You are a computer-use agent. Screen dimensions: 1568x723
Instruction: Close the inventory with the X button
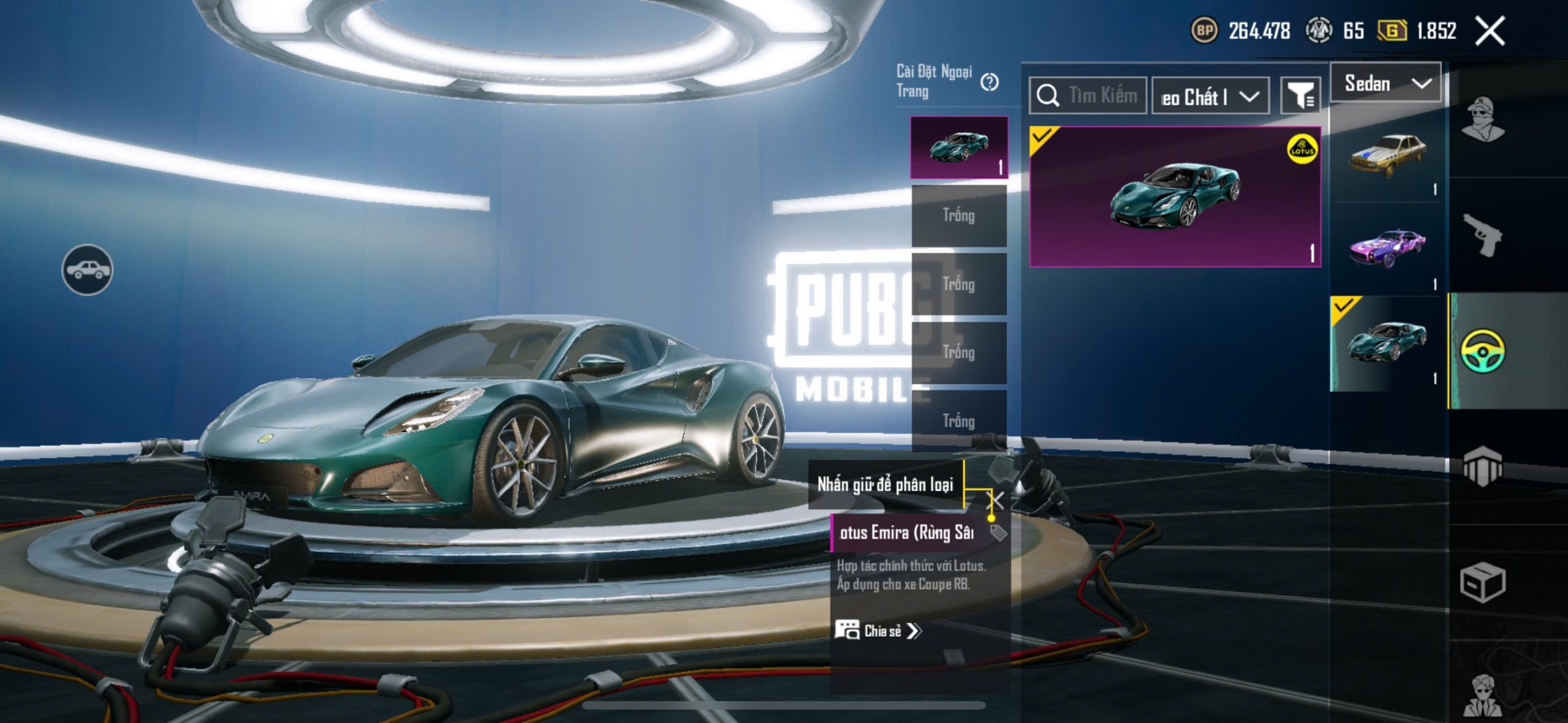click(x=1490, y=31)
